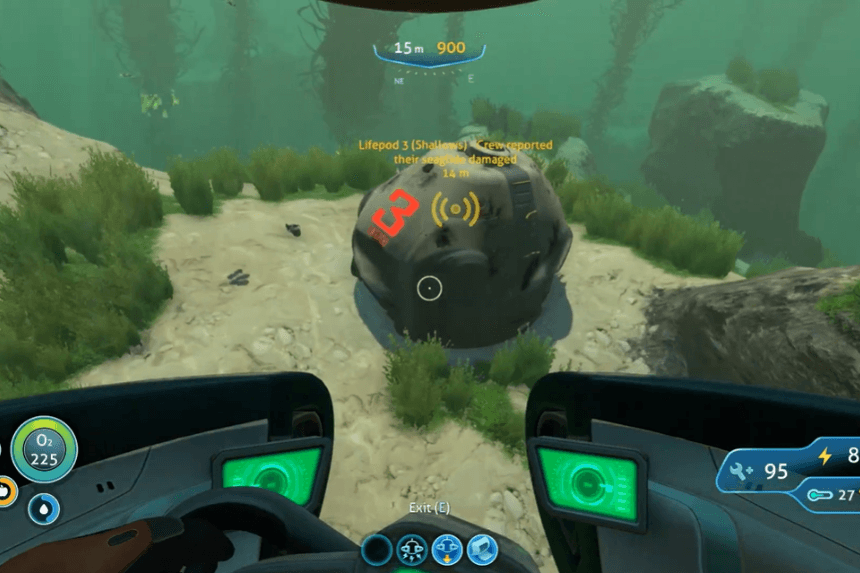Select the storage module quick slot
This screenshot has height=573, width=860.
(482, 549)
